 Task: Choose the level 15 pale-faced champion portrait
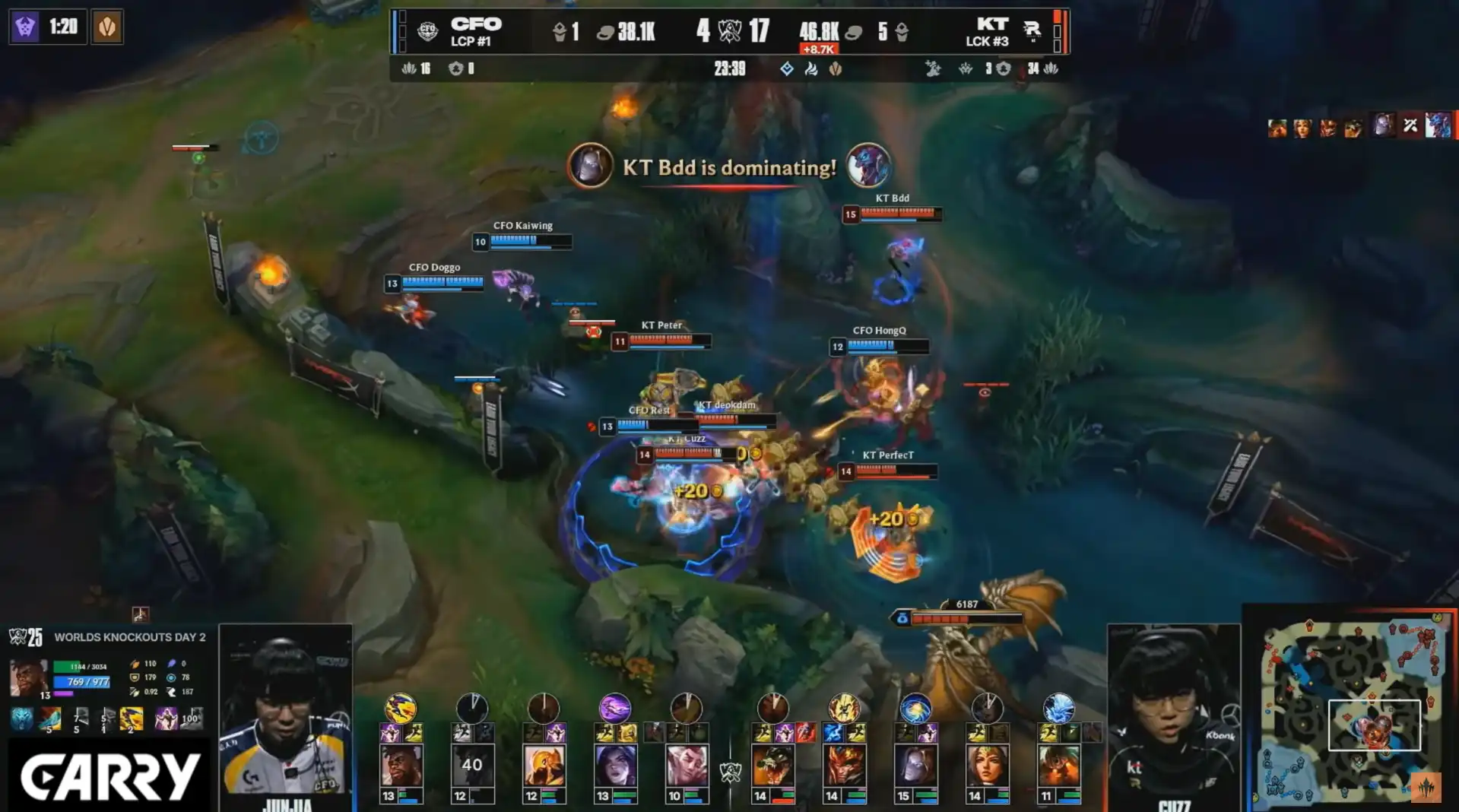tap(915, 766)
